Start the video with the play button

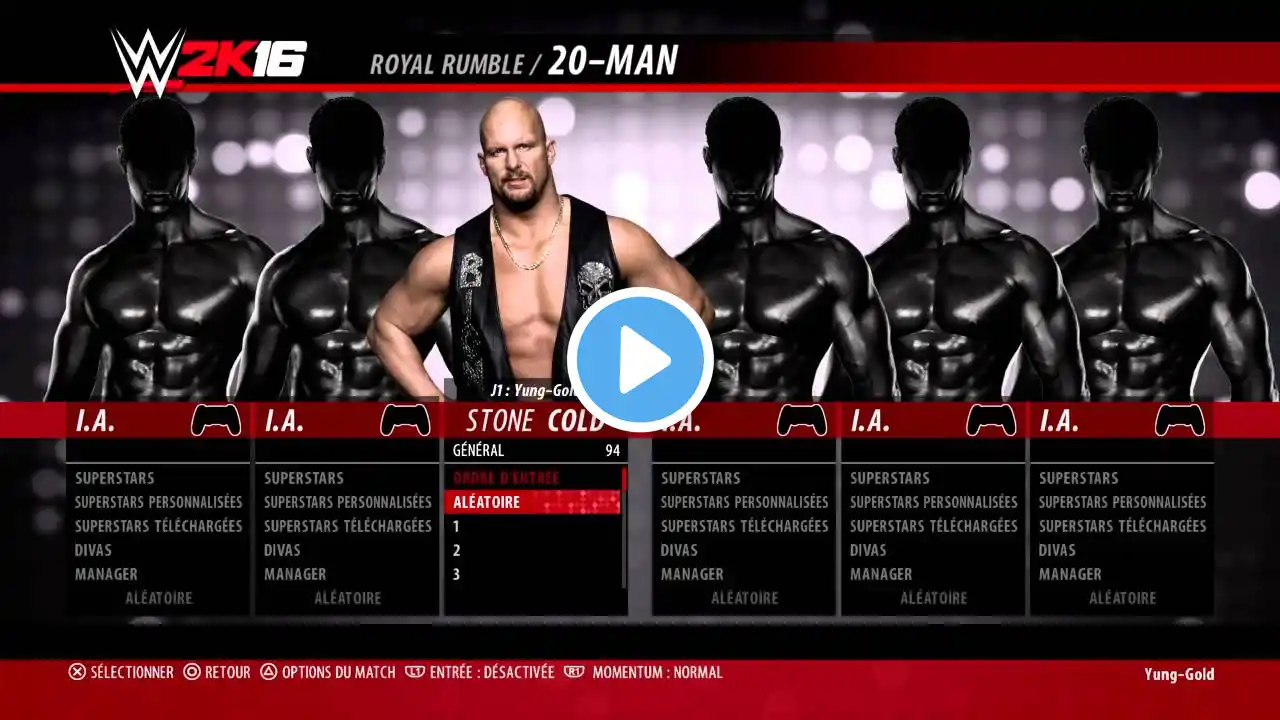click(640, 360)
